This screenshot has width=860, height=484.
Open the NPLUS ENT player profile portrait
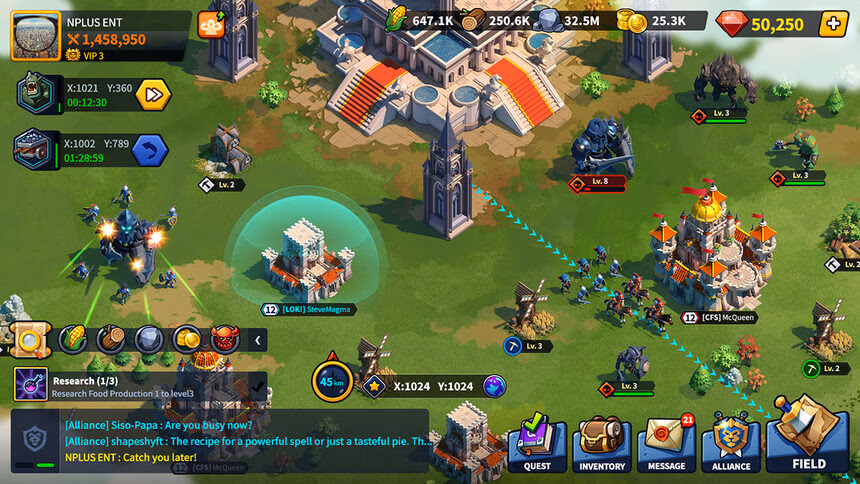coord(36,34)
